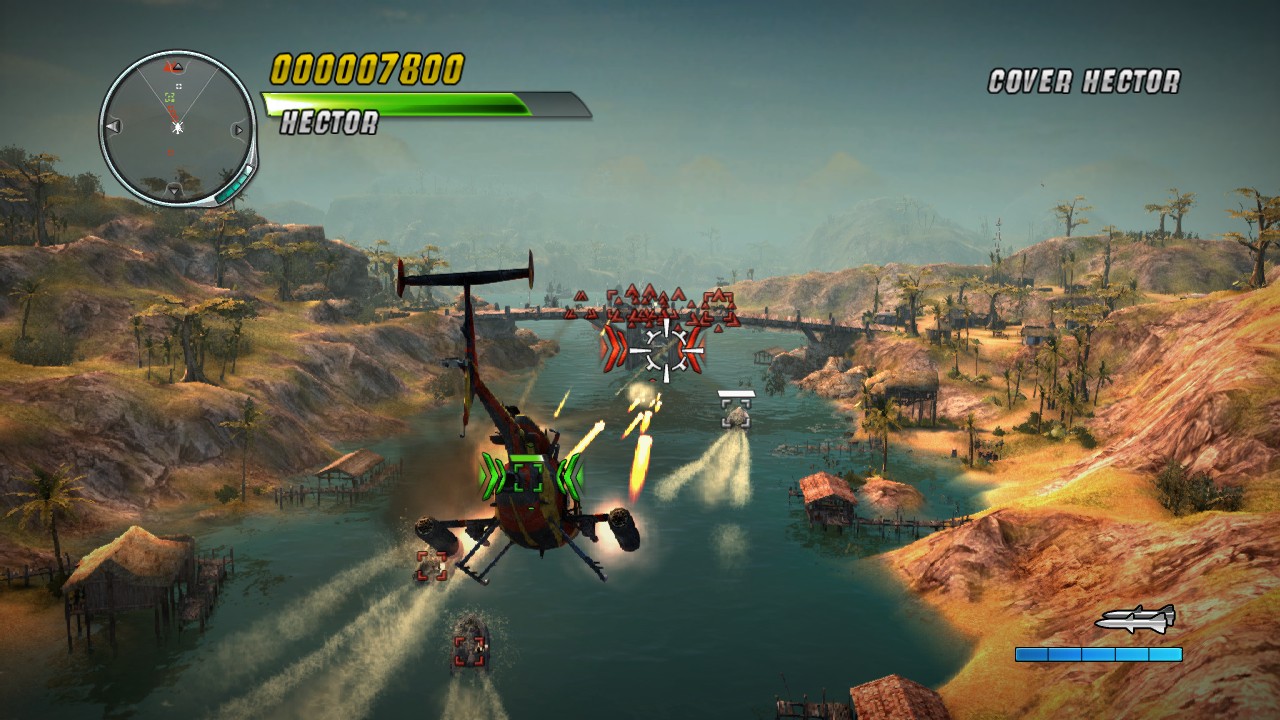Expand the minimap with the right arrow tab
1280x720 pixels.
[238, 130]
